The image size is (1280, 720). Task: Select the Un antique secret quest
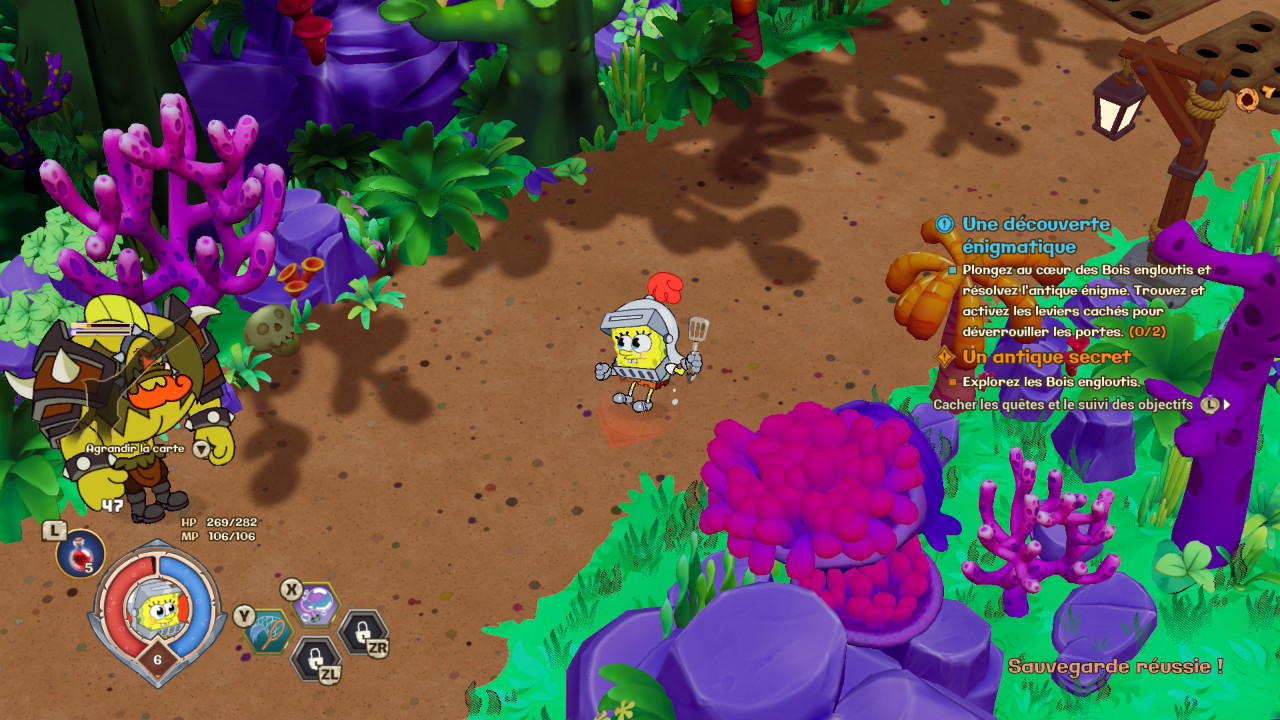(x=1046, y=357)
